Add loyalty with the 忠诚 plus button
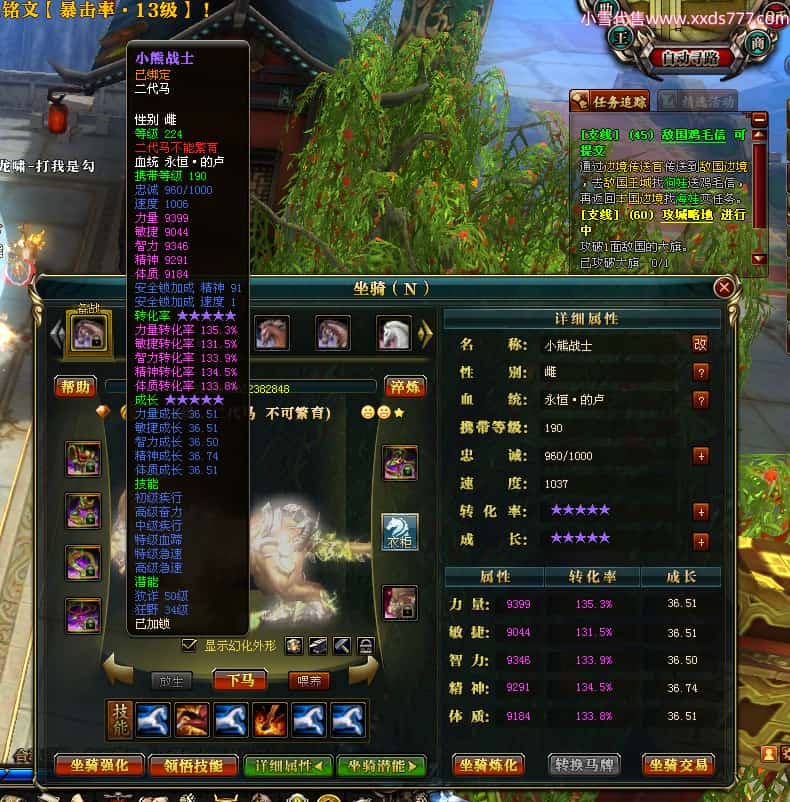Viewport: 790px width, 802px height. tap(700, 456)
